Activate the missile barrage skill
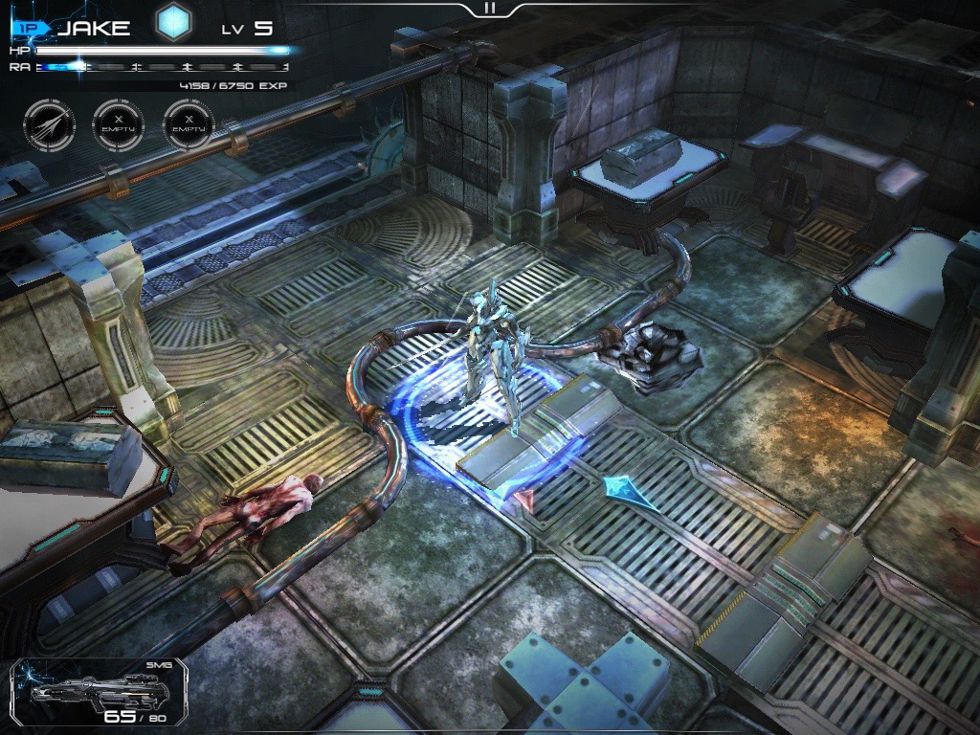 tap(49, 126)
